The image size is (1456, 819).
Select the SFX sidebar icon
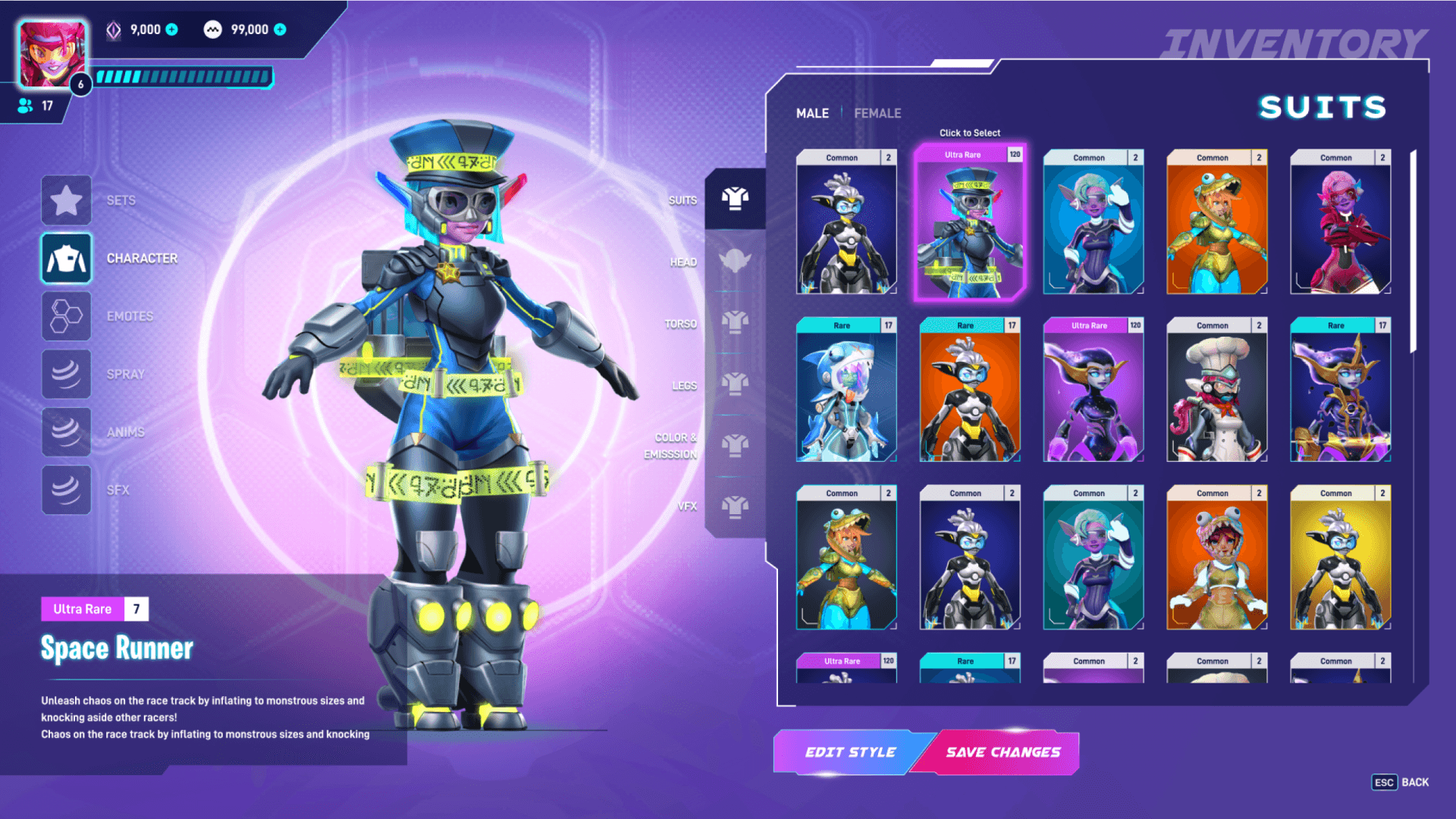[x=66, y=489]
